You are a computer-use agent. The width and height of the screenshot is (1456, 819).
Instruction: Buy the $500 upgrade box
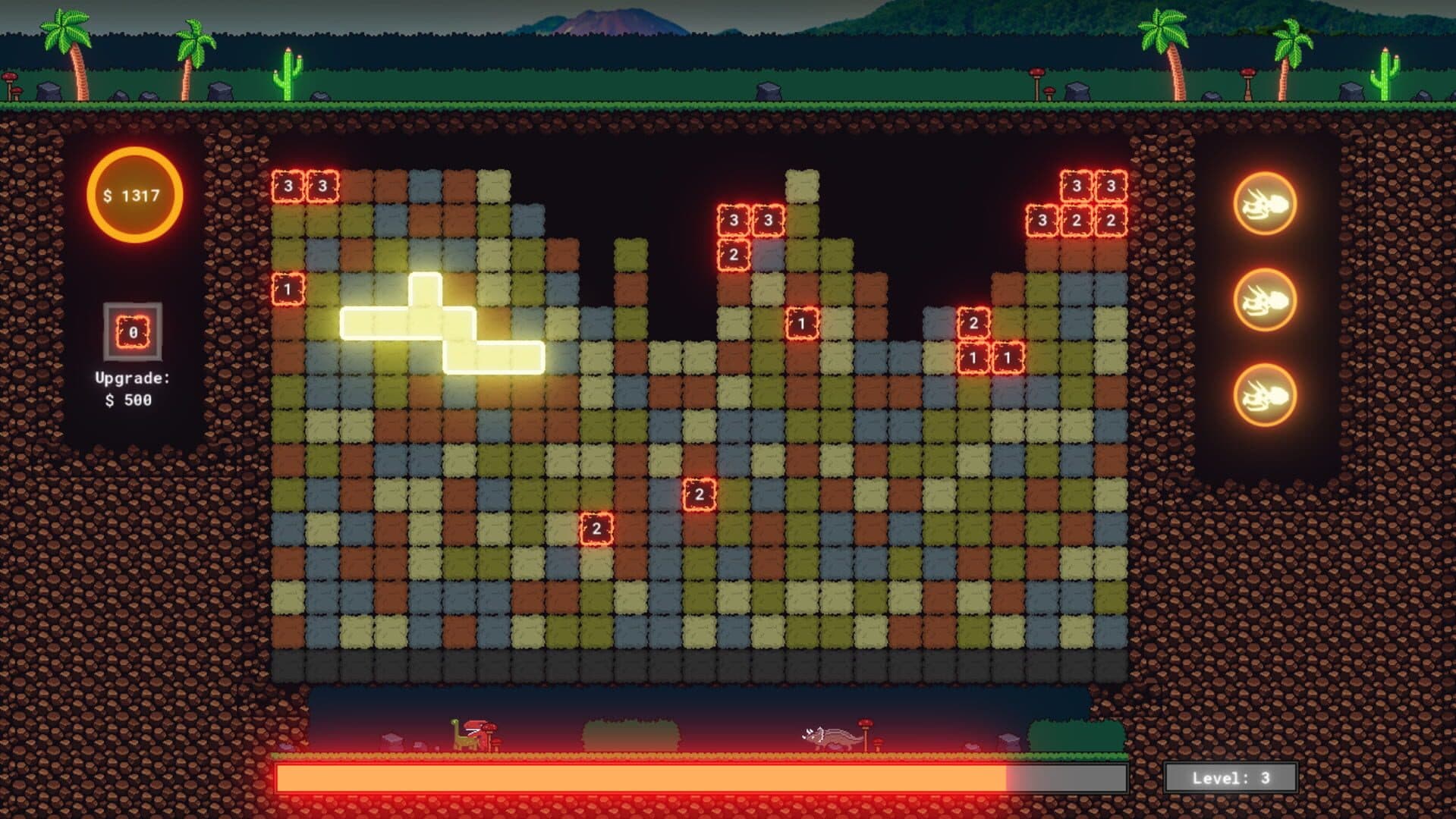click(133, 332)
